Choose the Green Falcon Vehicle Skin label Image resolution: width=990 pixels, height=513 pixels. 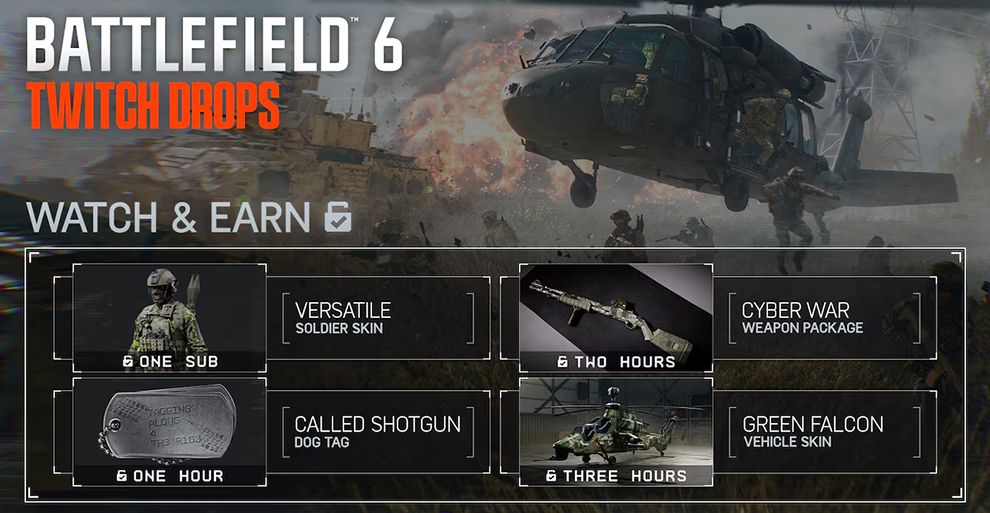(825, 432)
